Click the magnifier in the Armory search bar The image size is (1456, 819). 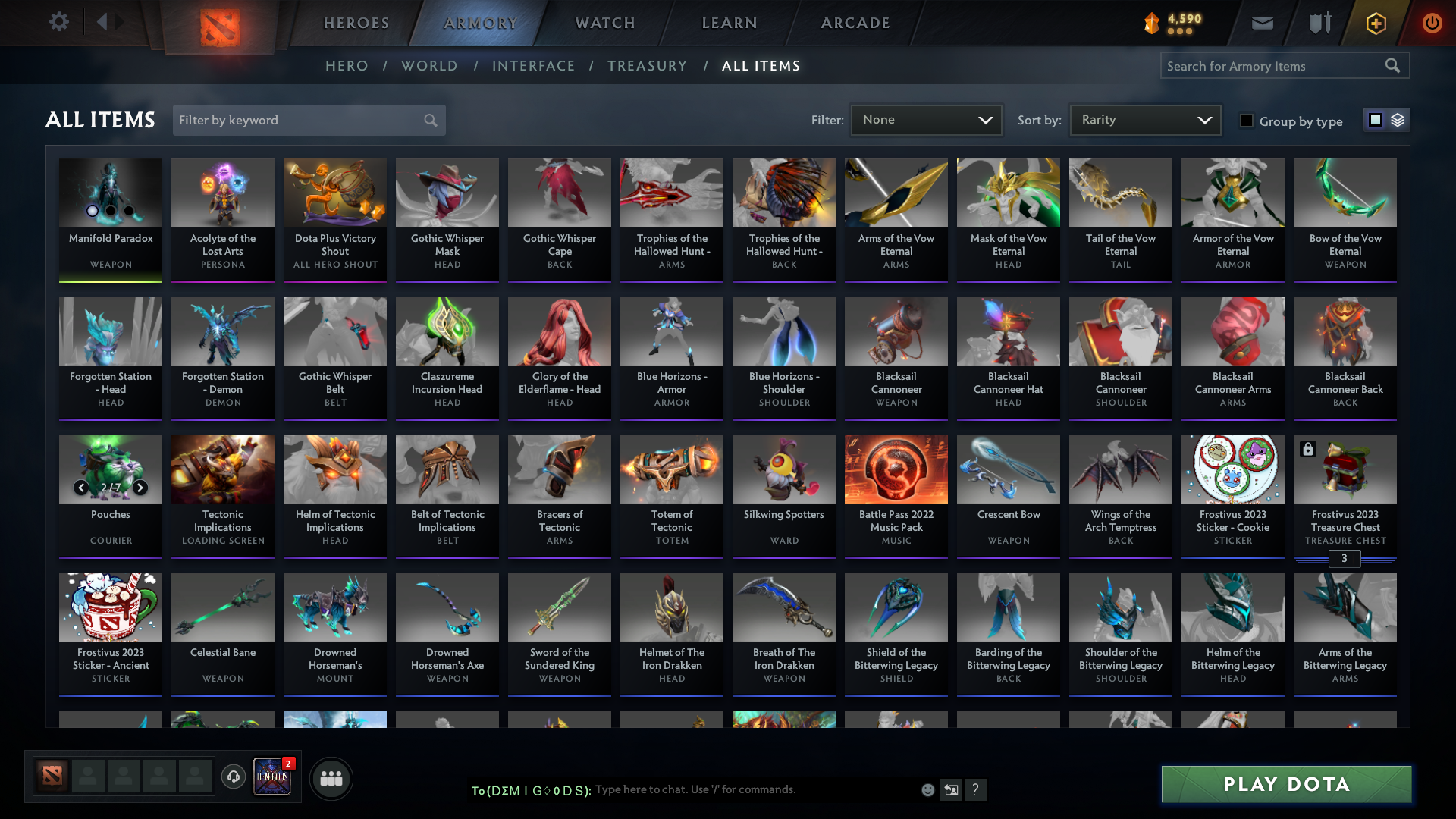1393,65
